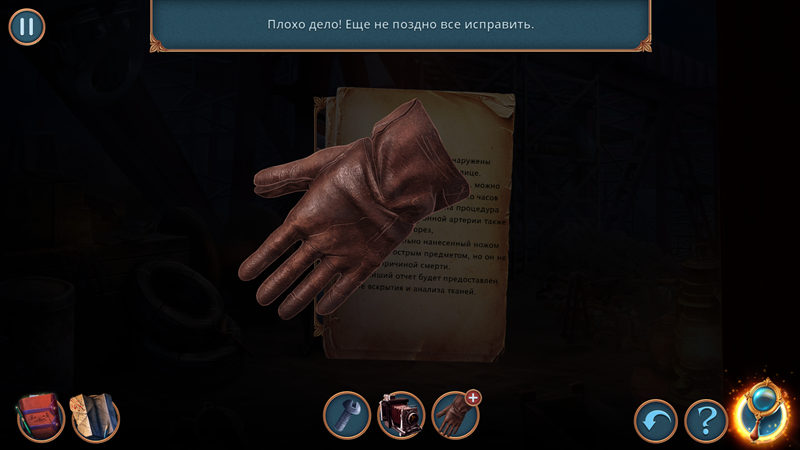
Task: Open the red journal book
Action: (x=40, y=416)
